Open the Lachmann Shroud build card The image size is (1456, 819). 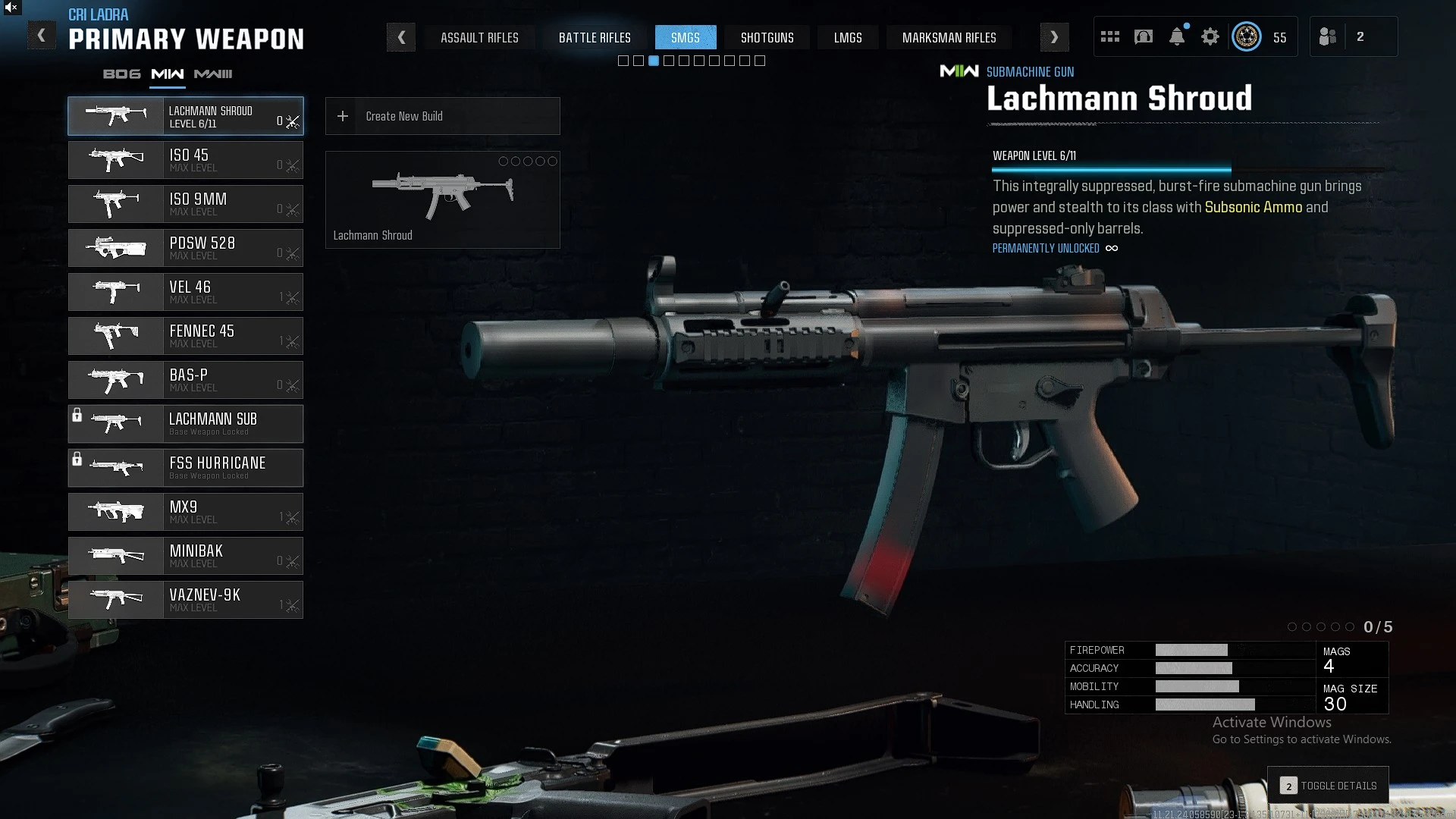click(x=442, y=199)
